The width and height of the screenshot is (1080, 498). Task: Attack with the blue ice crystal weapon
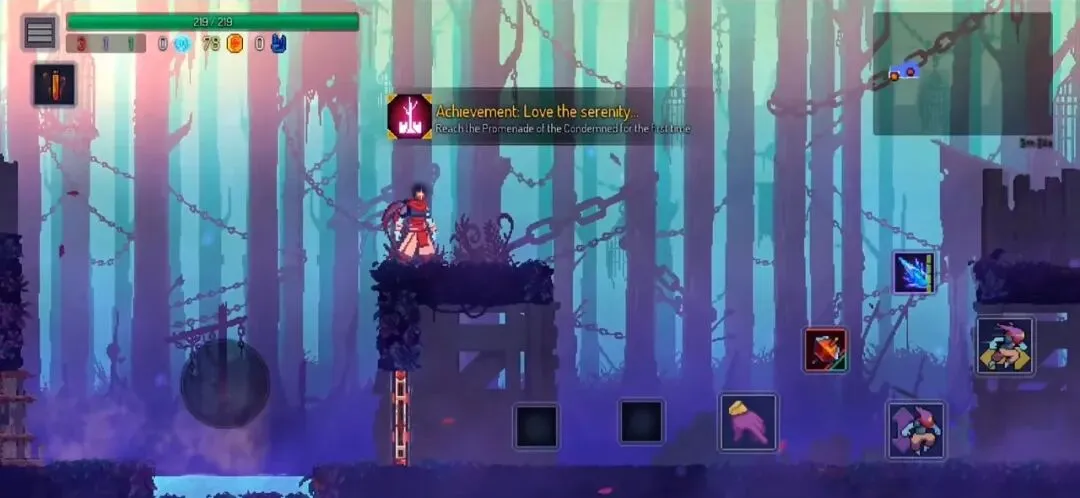coord(914,272)
